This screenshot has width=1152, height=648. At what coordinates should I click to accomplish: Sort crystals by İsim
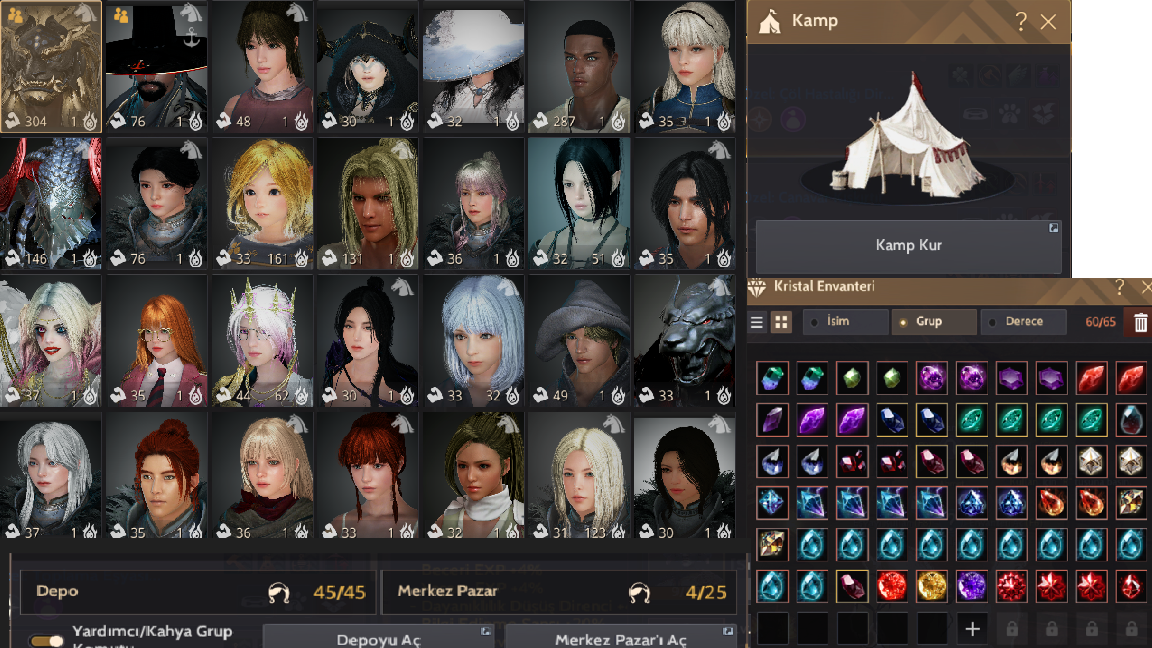(848, 322)
